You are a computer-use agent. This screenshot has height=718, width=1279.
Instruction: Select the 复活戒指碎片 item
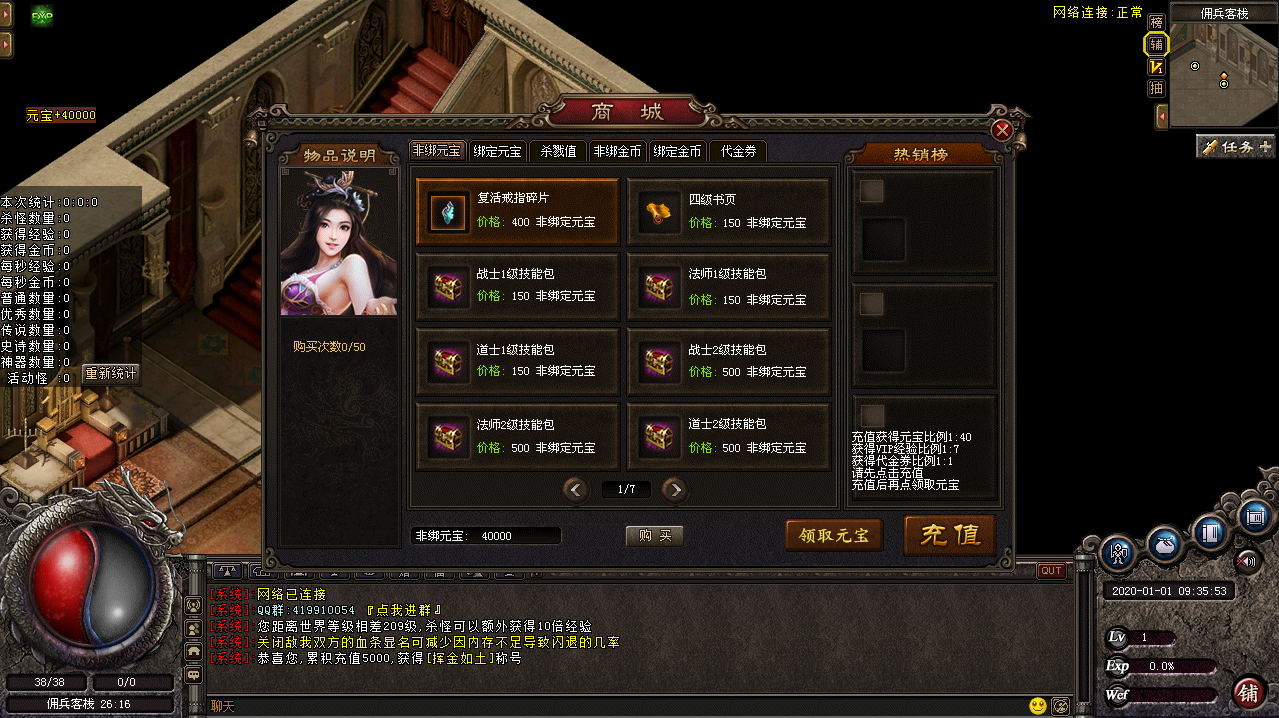click(518, 212)
